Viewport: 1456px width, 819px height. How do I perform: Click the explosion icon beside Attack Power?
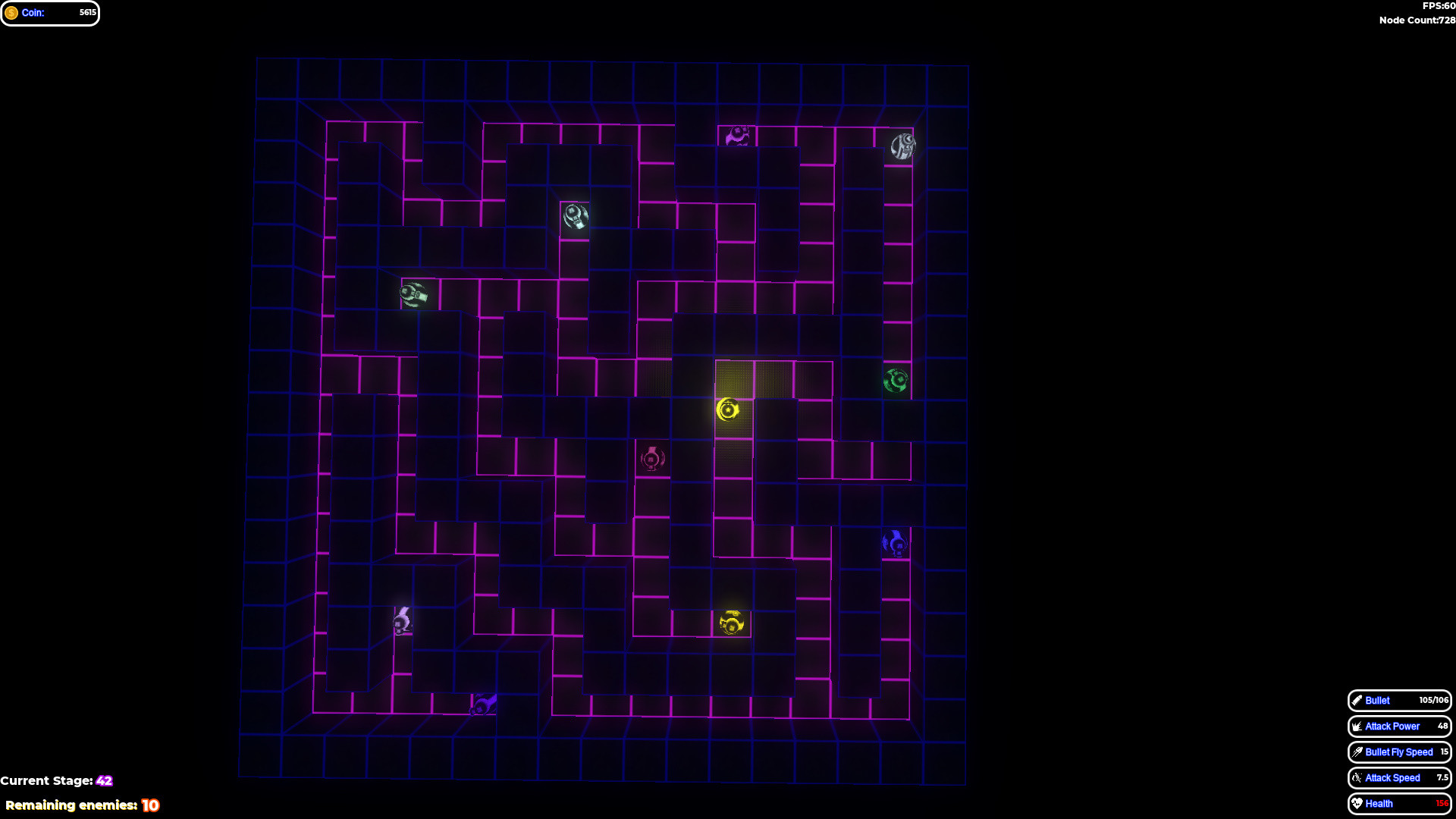(1357, 726)
